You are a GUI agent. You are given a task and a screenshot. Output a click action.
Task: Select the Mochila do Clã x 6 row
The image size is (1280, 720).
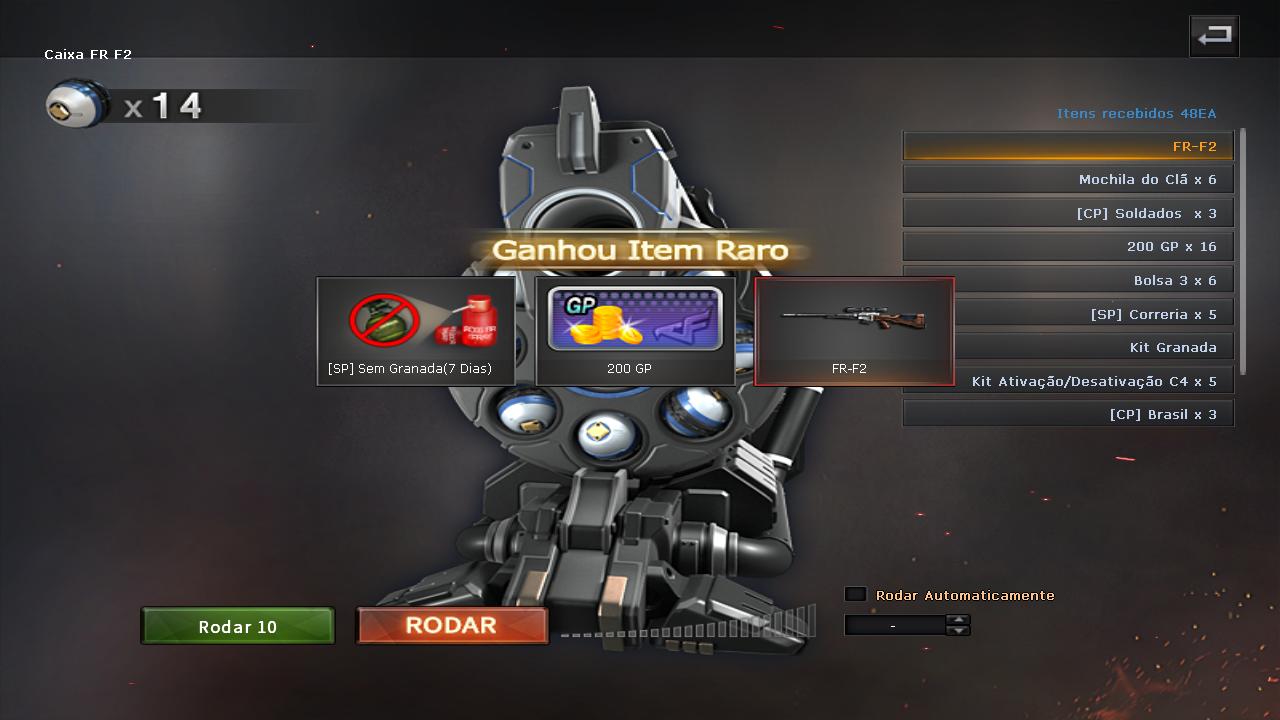pos(1068,180)
